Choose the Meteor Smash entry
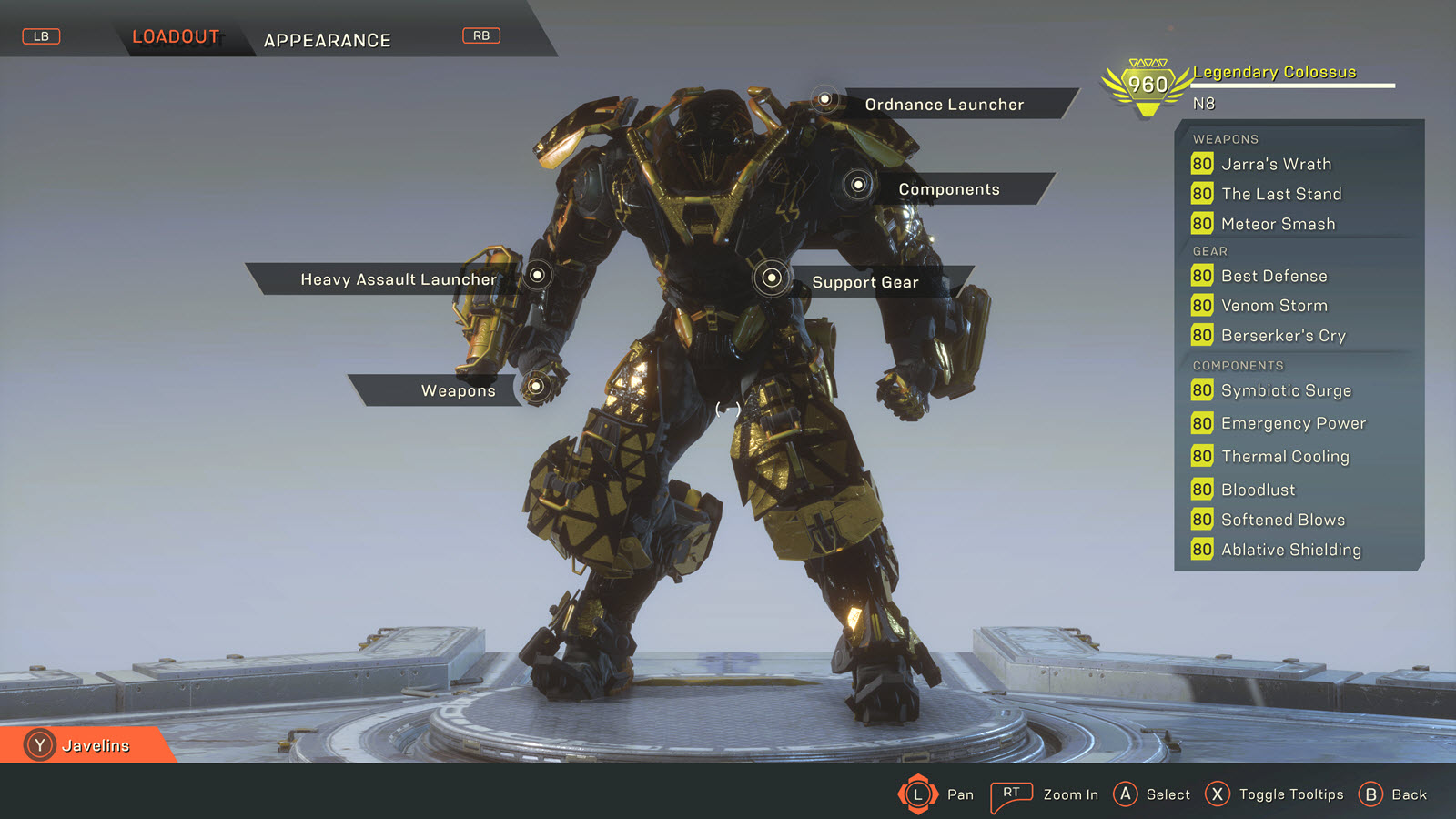 1278,224
